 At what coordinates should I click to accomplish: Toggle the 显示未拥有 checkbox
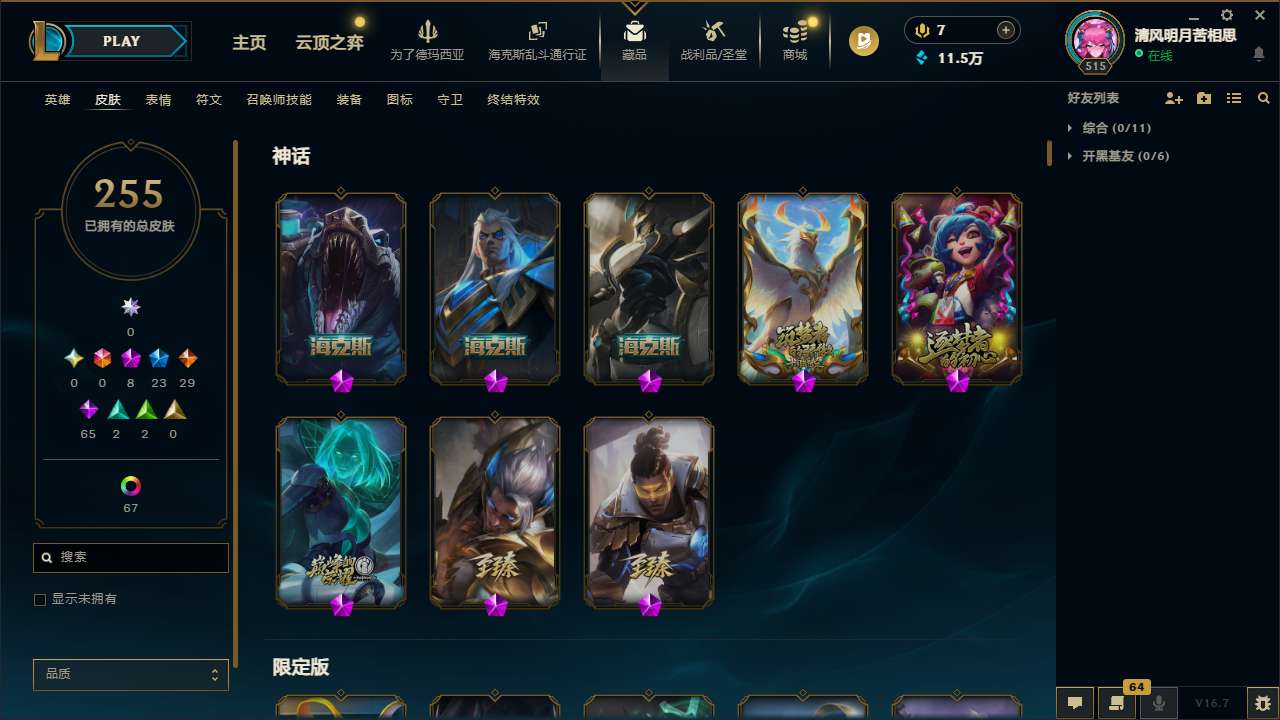pos(40,599)
